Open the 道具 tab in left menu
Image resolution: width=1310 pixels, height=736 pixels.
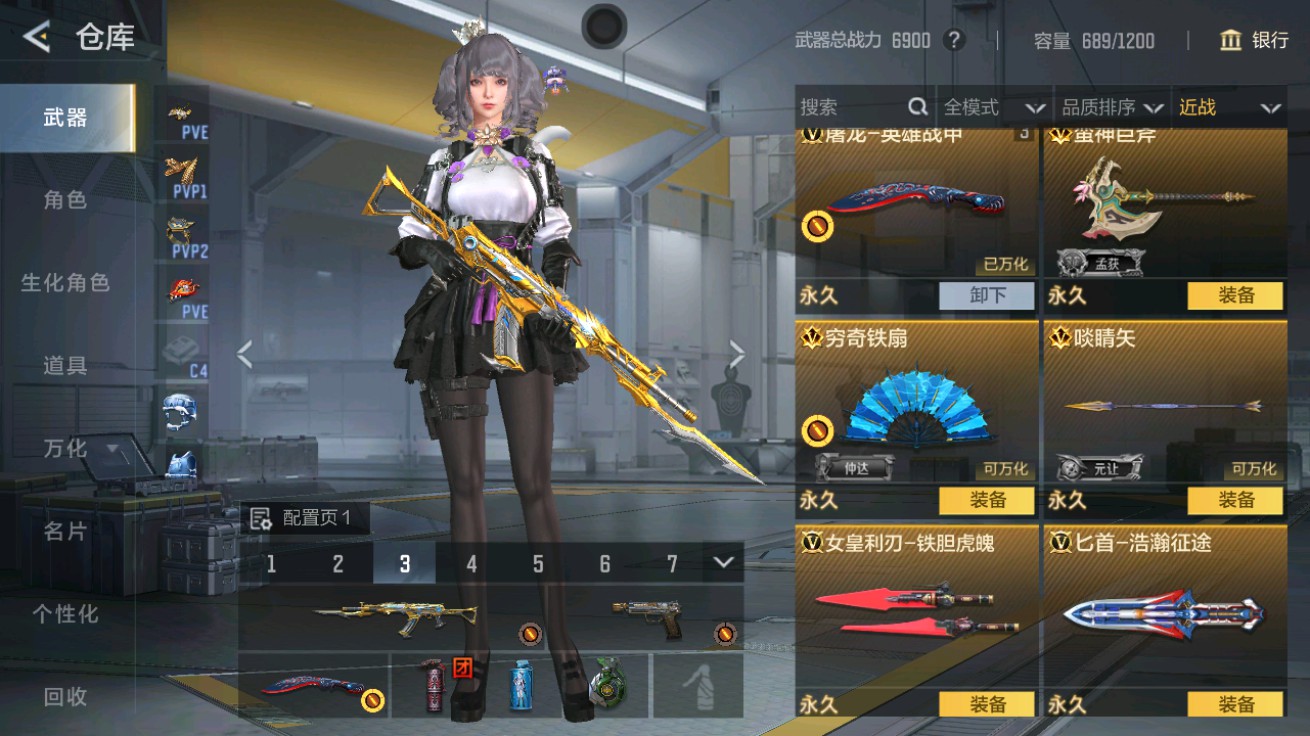coord(63,366)
